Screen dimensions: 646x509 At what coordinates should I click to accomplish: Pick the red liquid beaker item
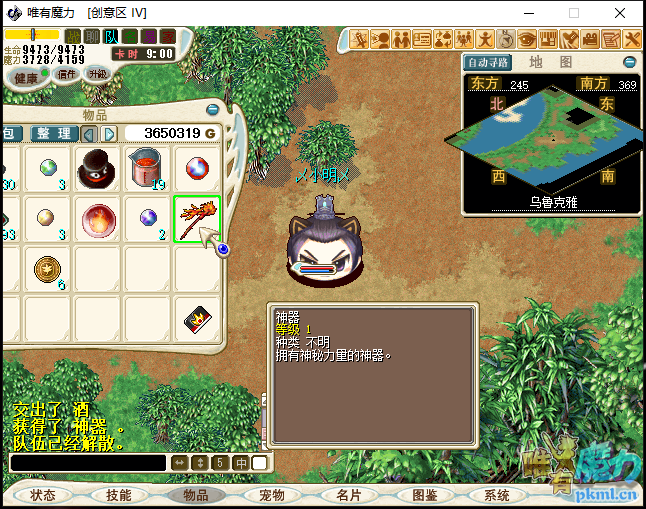147,167
